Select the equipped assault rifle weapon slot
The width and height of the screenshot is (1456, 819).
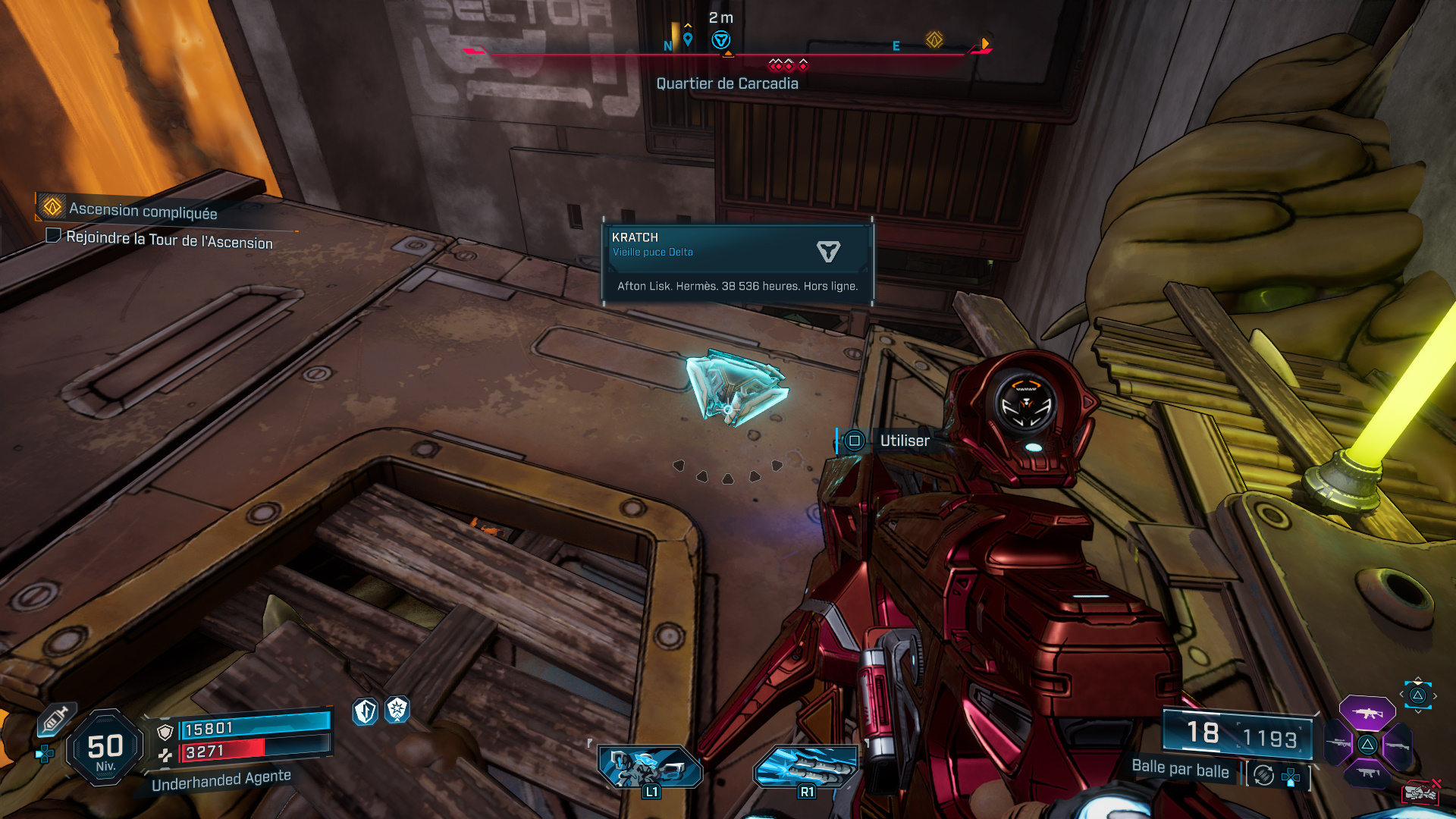(1367, 713)
